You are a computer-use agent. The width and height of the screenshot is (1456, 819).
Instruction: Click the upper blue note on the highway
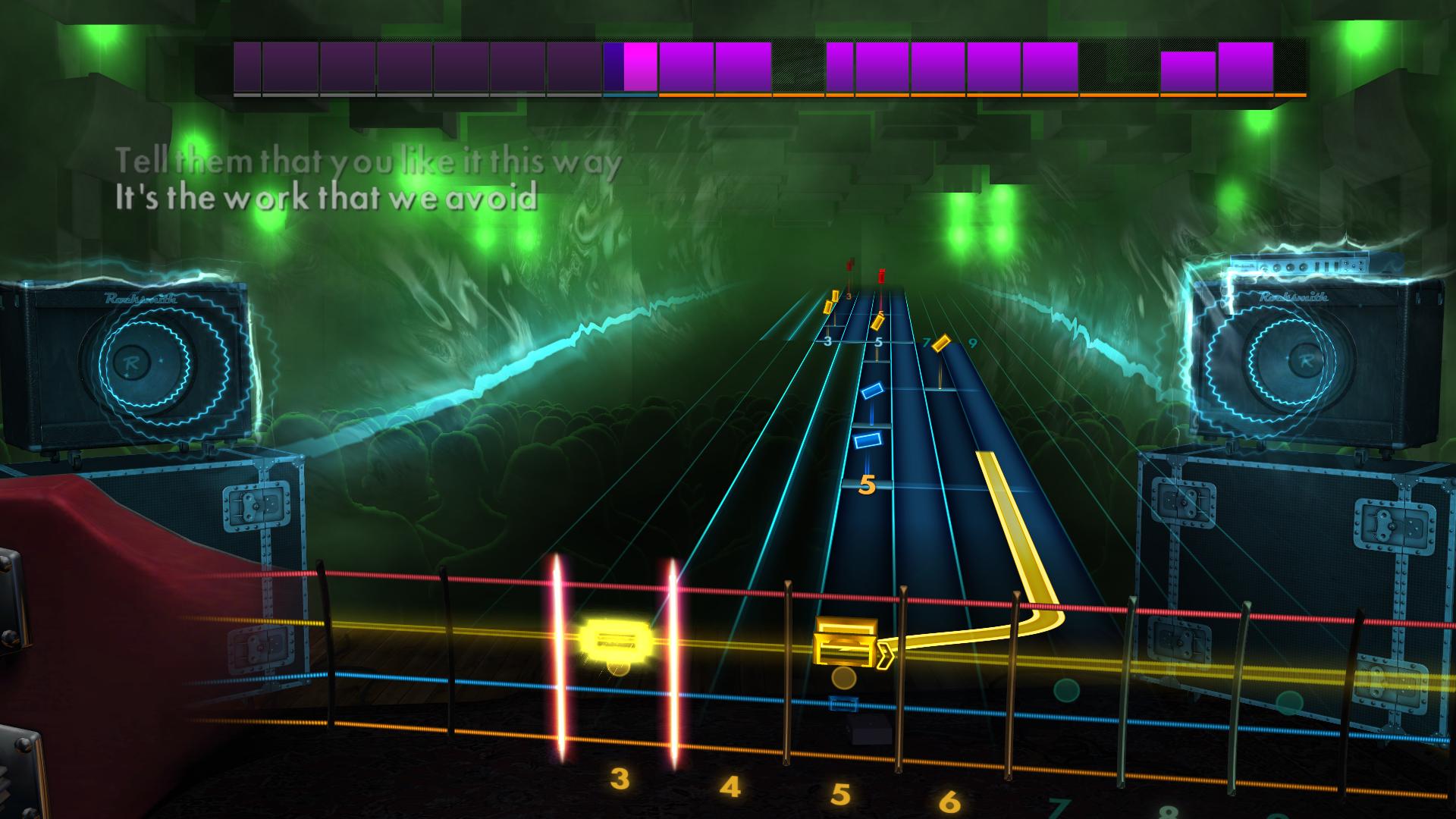click(873, 392)
